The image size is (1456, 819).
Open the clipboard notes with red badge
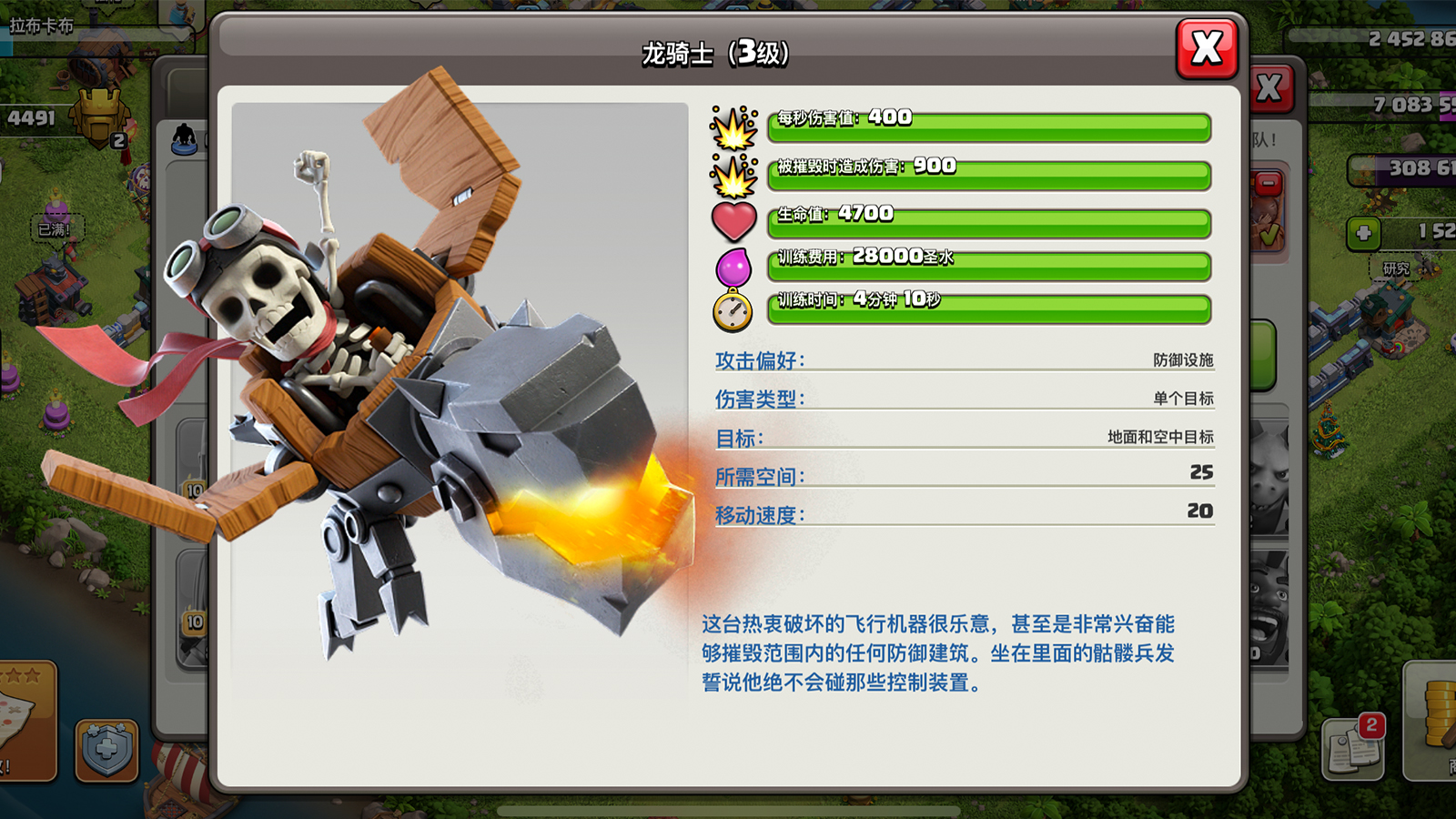(1353, 748)
